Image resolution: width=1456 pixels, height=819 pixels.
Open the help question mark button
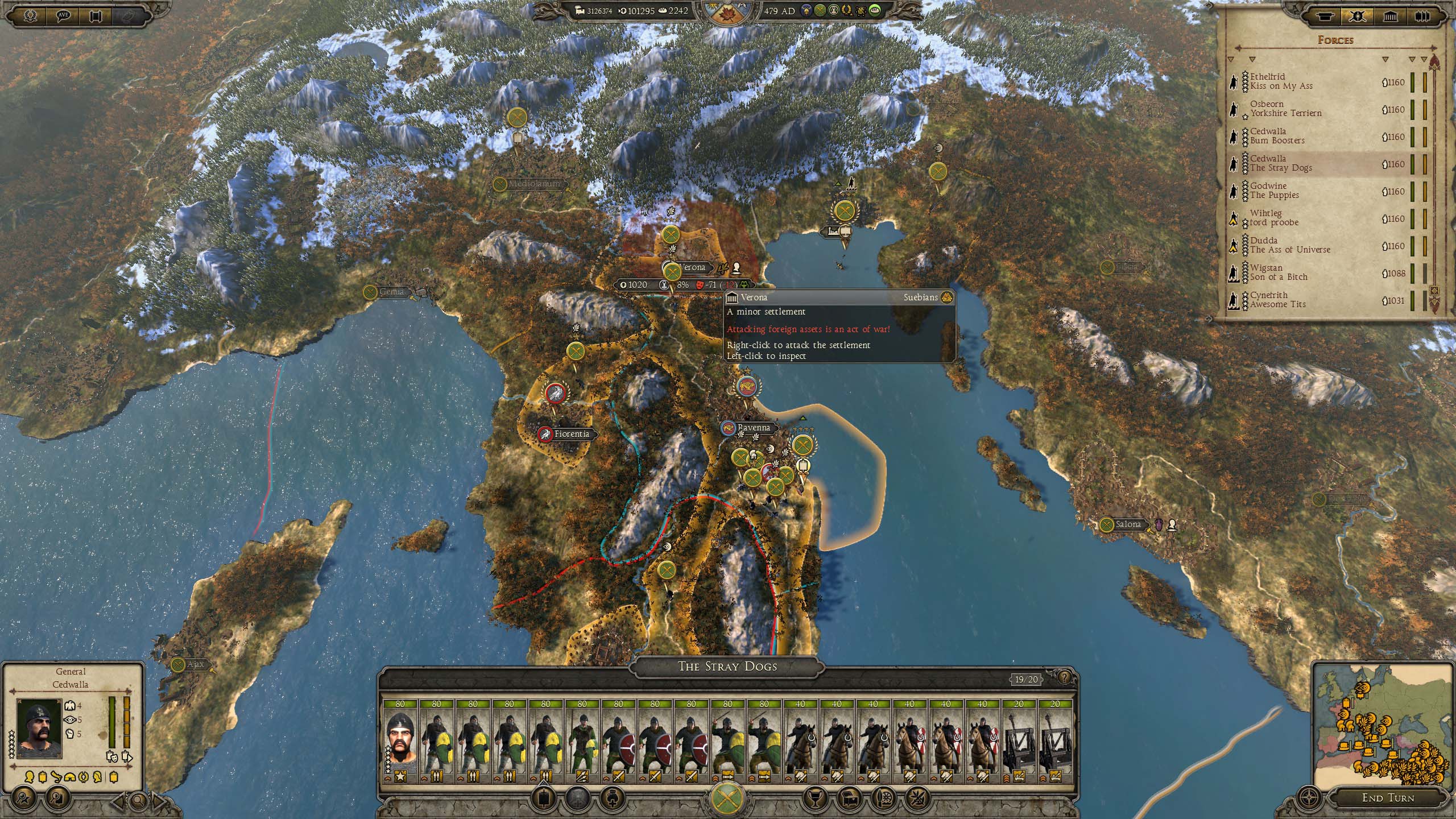coord(1064,677)
